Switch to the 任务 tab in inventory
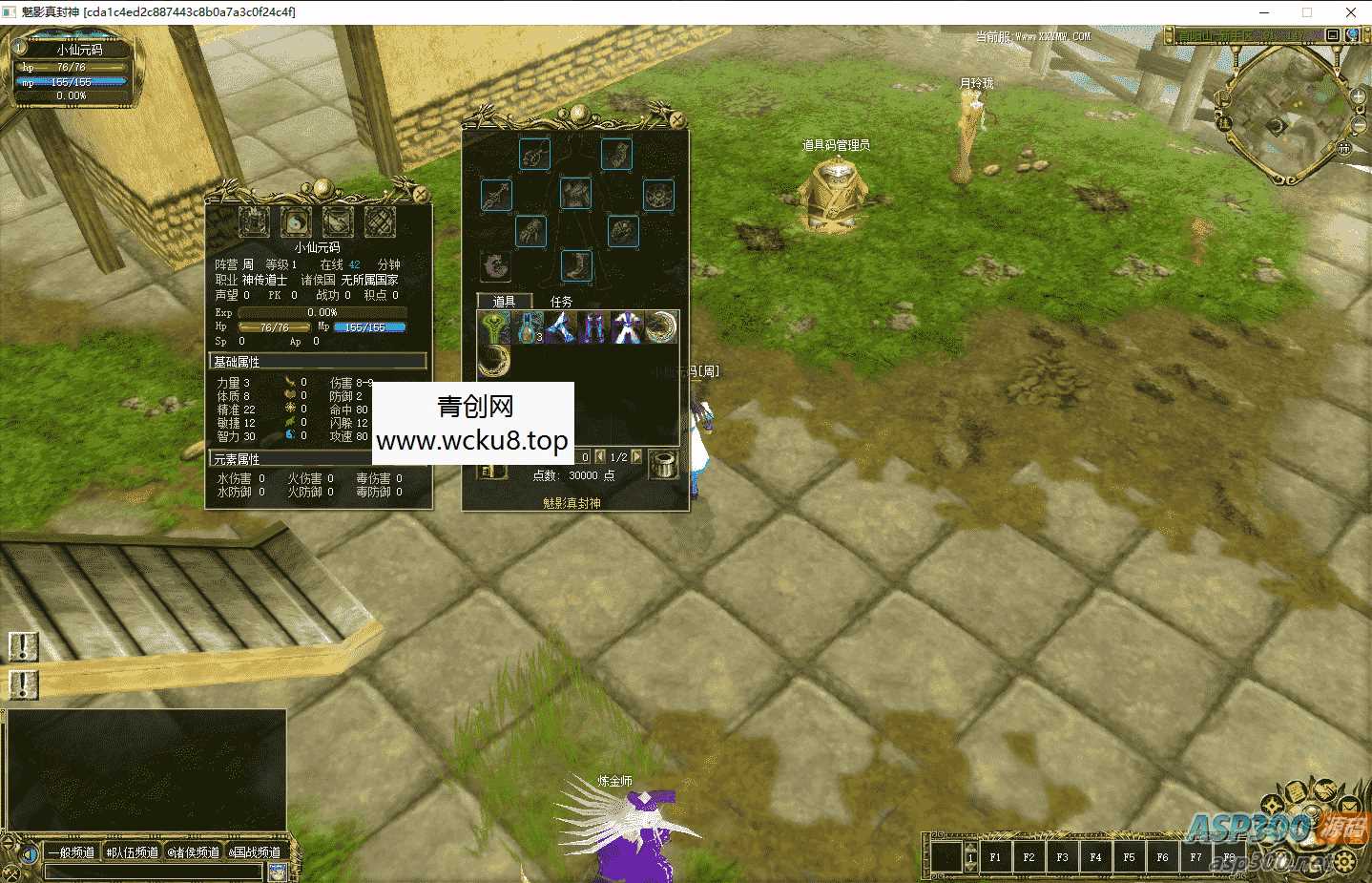 [561, 302]
